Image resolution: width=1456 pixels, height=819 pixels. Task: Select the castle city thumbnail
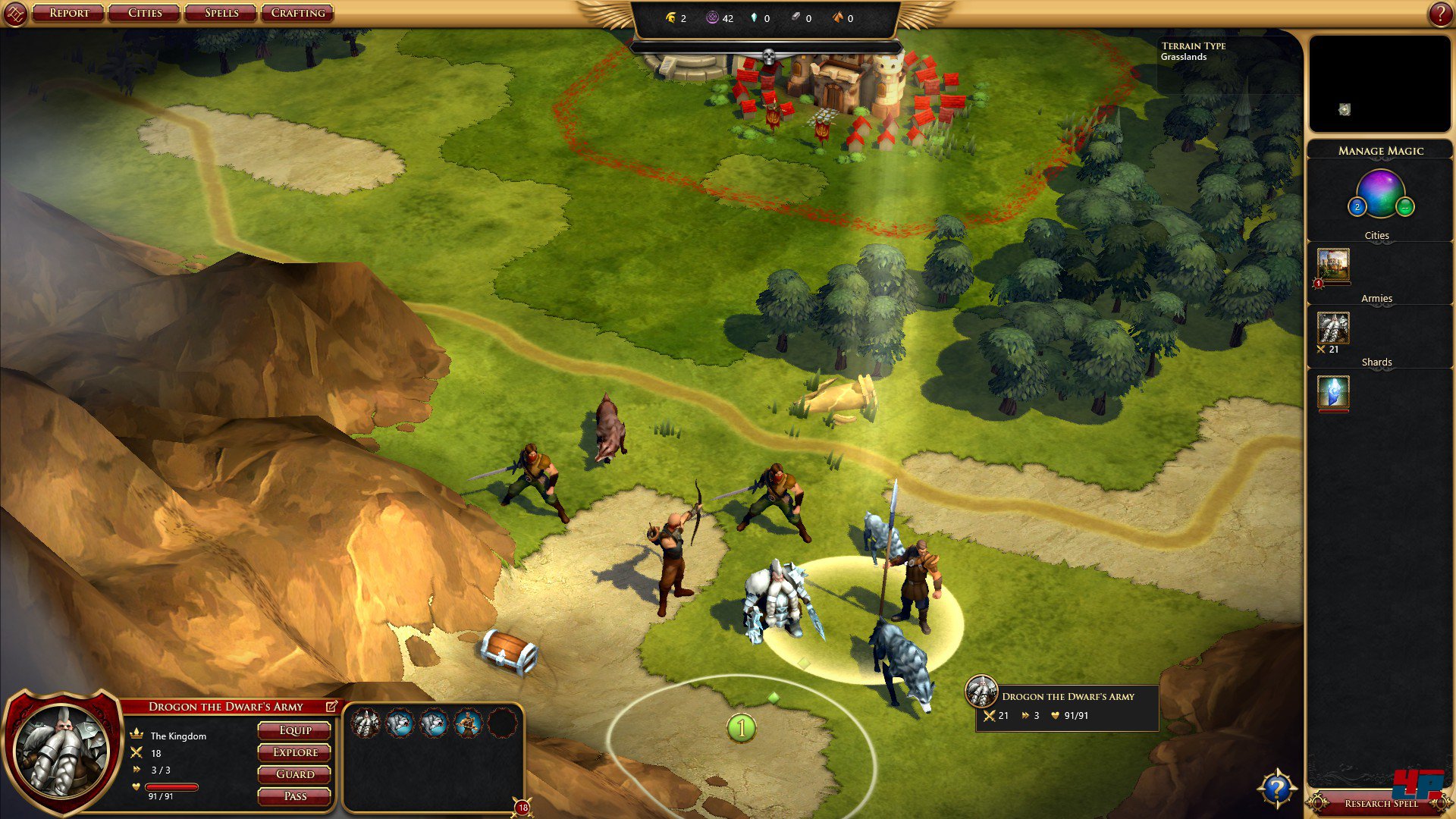[1333, 265]
